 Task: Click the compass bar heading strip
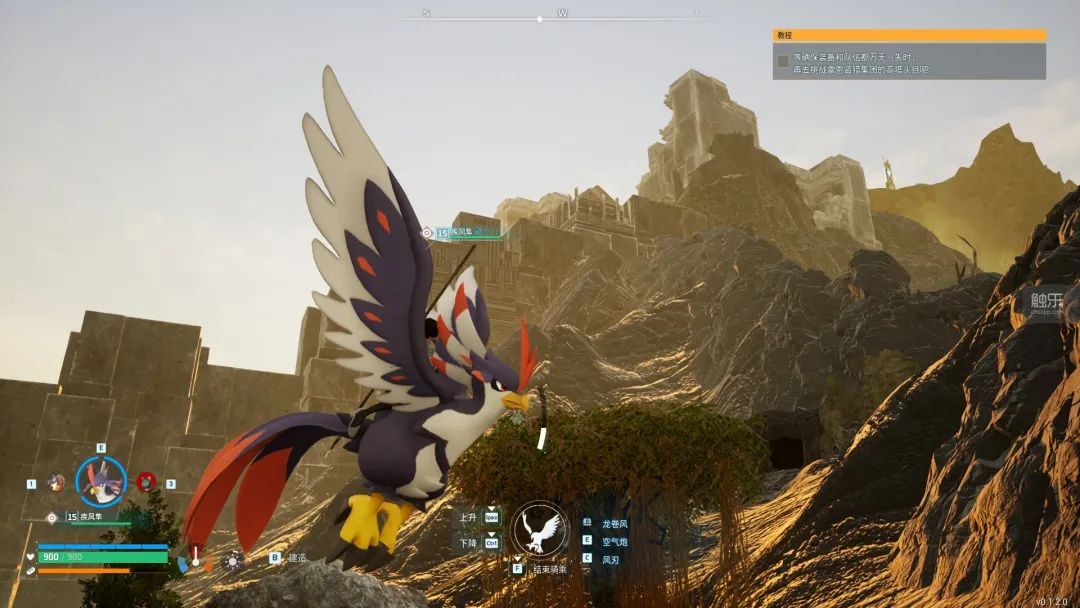coord(562,17)
